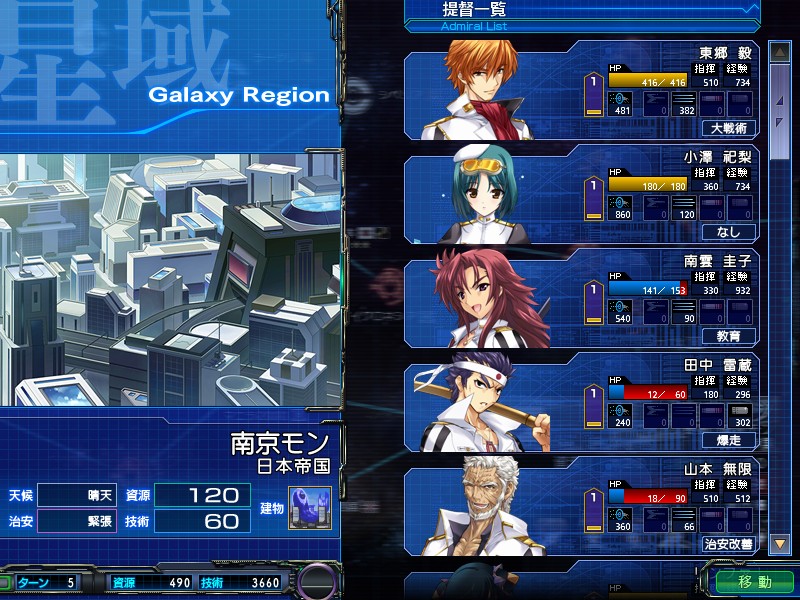Show the 大戦術 skill label
Screen dimensions: 800x600
tap(729, 128)
